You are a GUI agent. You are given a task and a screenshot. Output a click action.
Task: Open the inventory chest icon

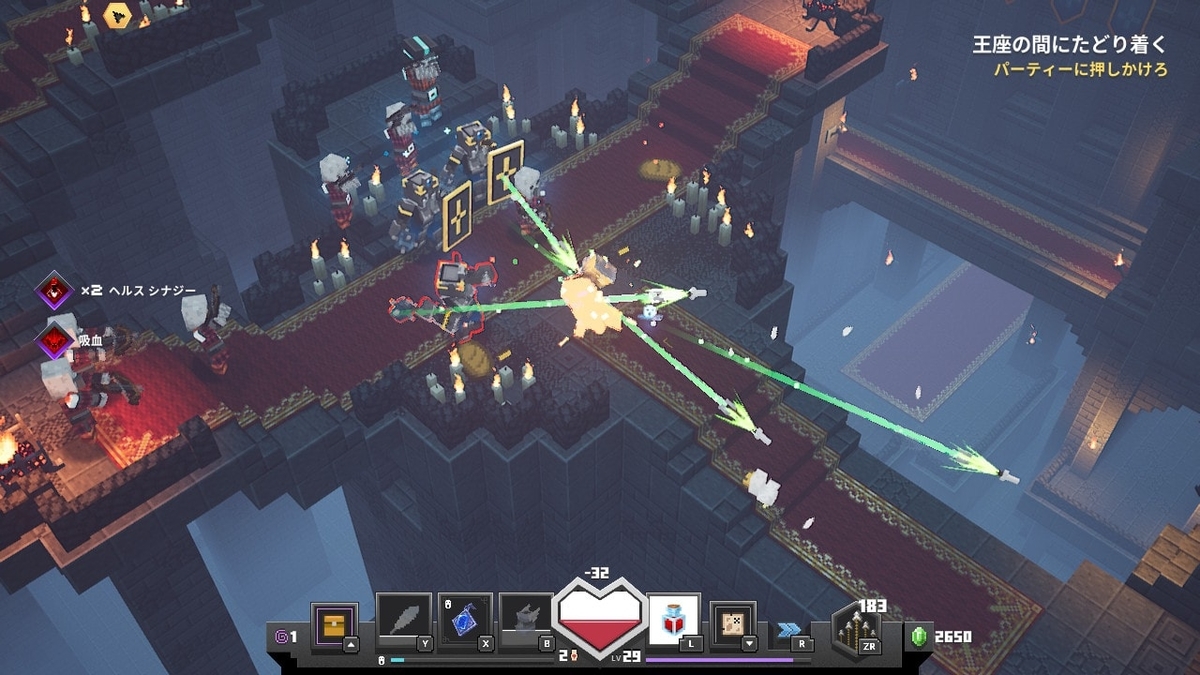click(334, 624)
